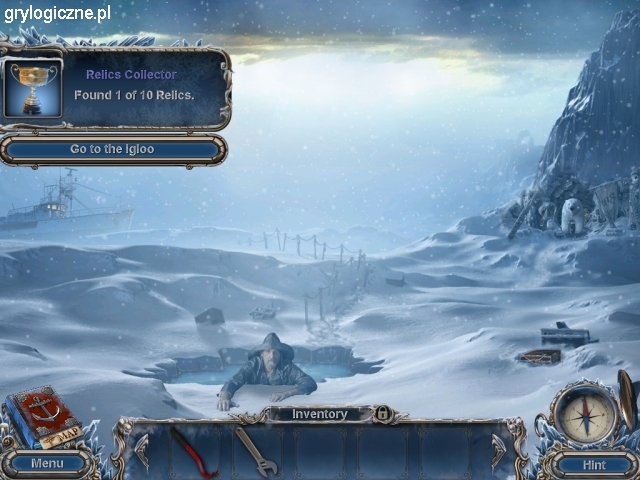
Task: Use the Hint button
Action: [594, 464]
